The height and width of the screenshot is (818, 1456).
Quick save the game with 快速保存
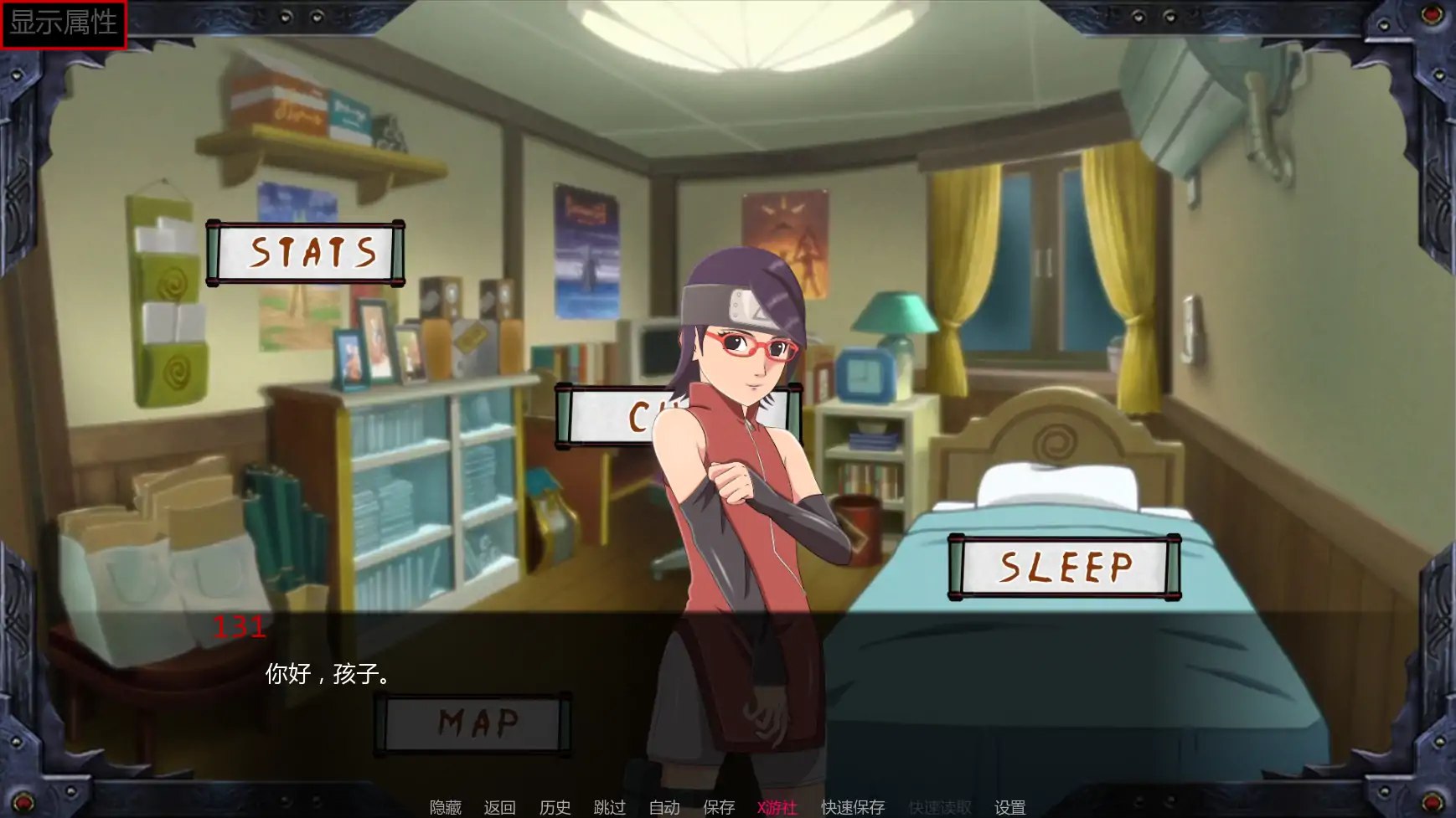852,807
